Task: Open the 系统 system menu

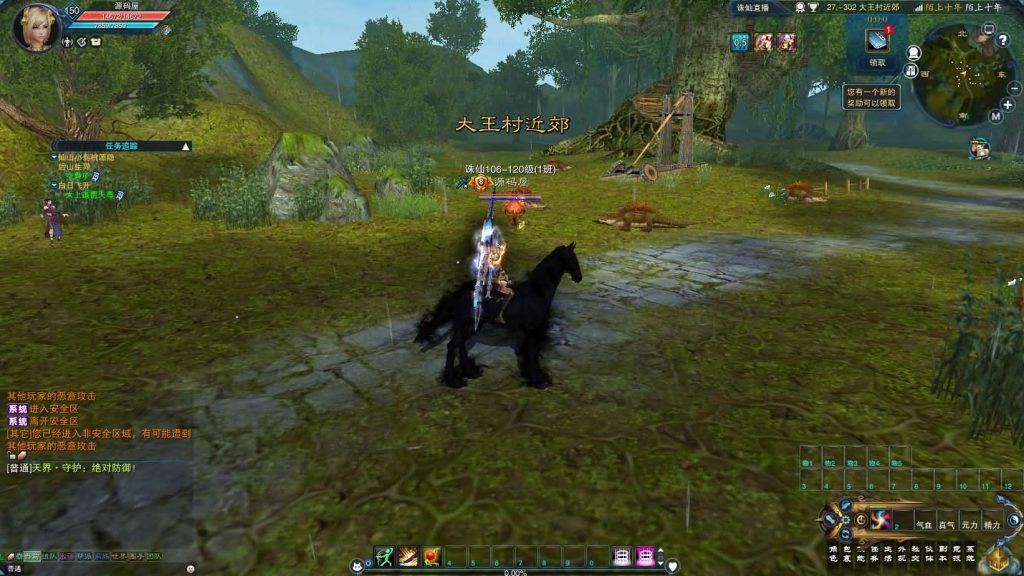Action: (970, 552)
